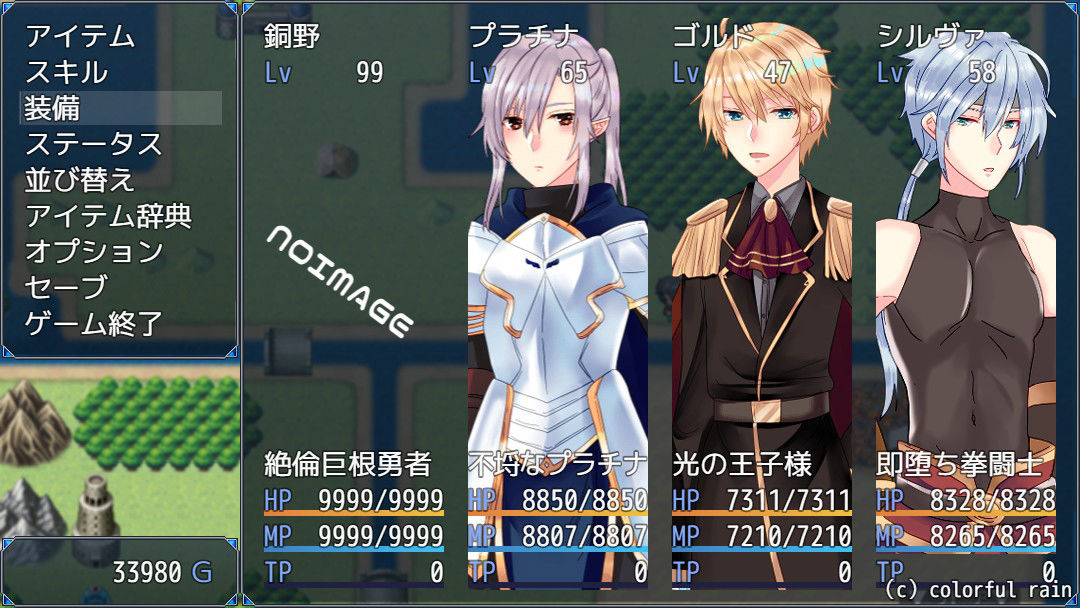Select the character シルヴァ
The height and width of the screenshot is (608, 1080).
pyautogui.click(x=965, y=300)
